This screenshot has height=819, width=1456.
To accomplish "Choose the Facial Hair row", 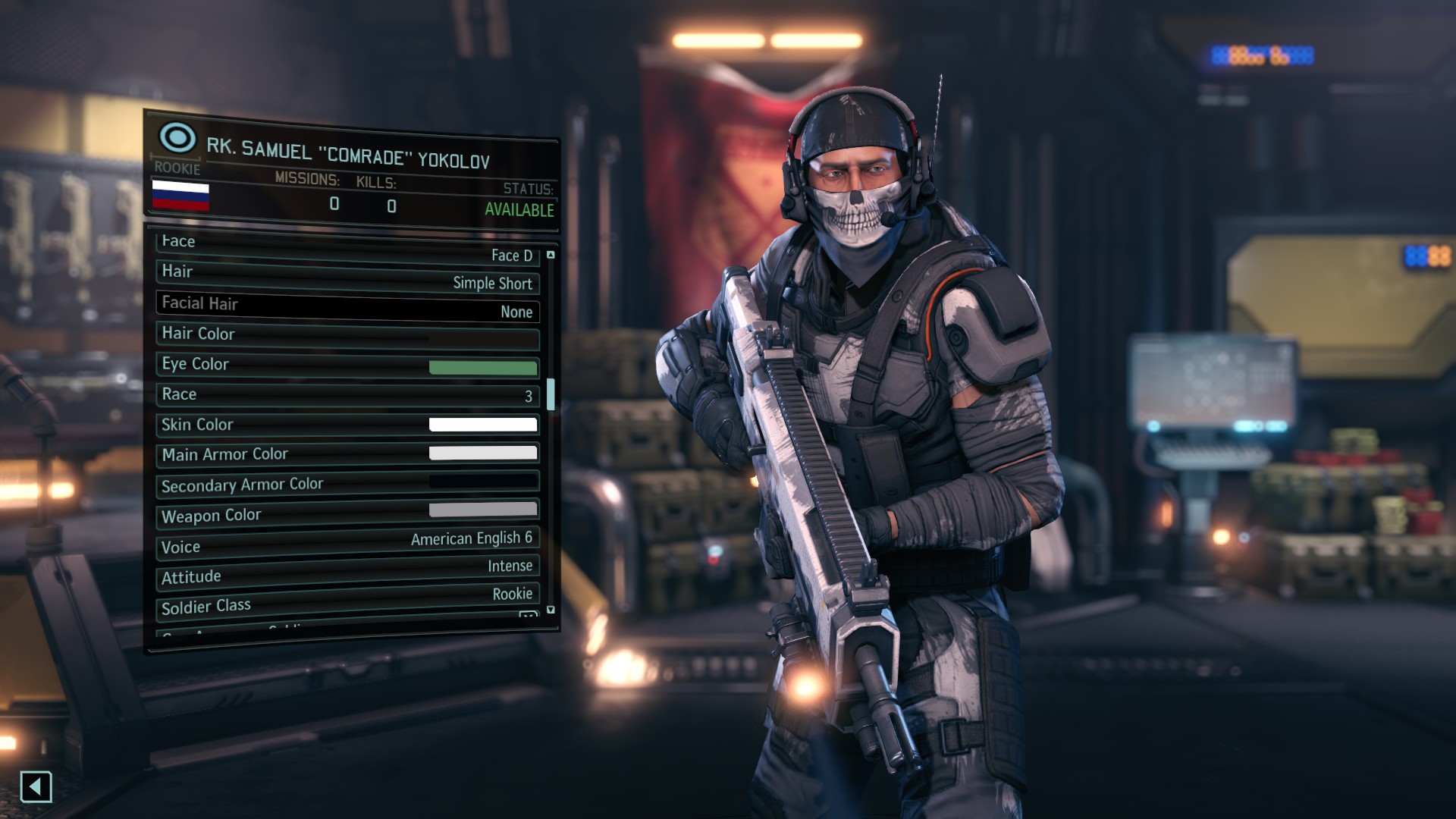I will pyautogui.click(x=347, y=307).
